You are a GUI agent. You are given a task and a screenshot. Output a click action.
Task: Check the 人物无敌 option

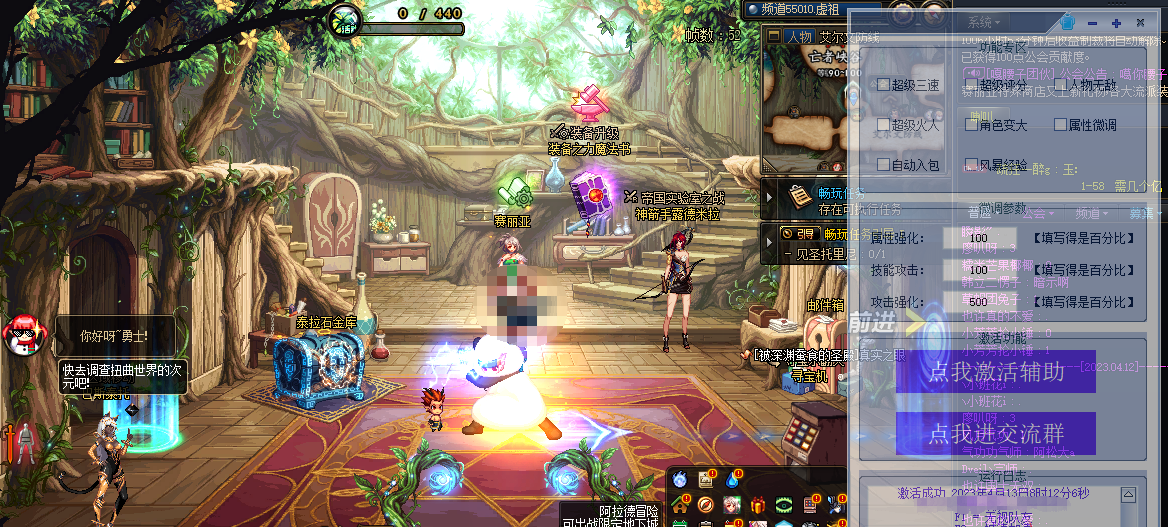[x=1061, y=85]
